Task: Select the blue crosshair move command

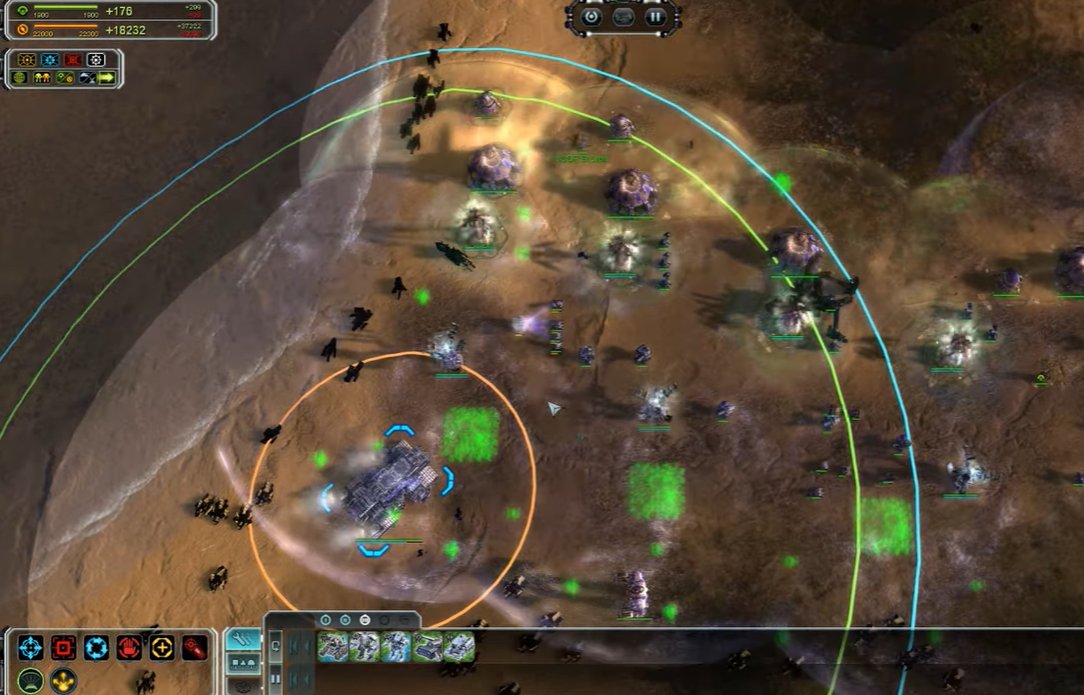Action: (31, 647)
